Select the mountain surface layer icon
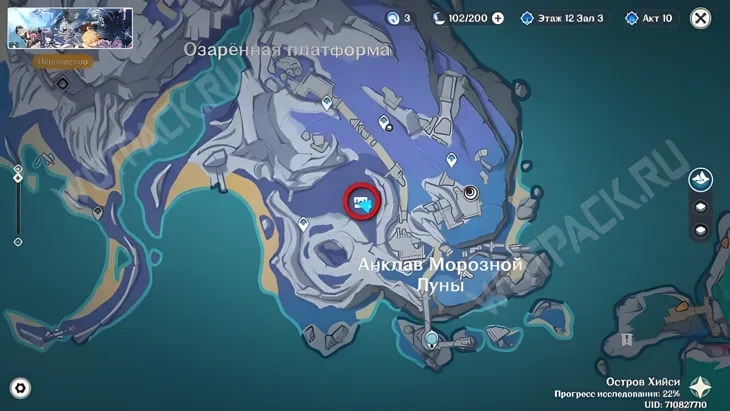730x411 pixels. click(x=701, y=180)
